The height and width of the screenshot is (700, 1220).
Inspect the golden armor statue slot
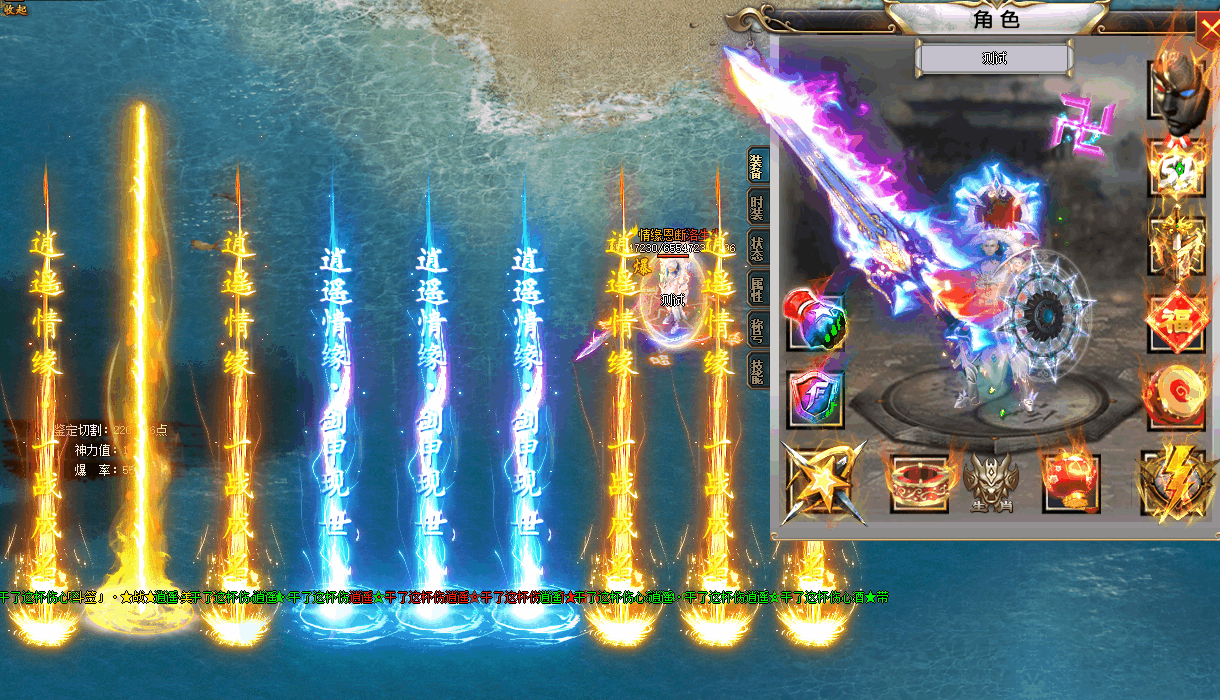click(1176, 243)
